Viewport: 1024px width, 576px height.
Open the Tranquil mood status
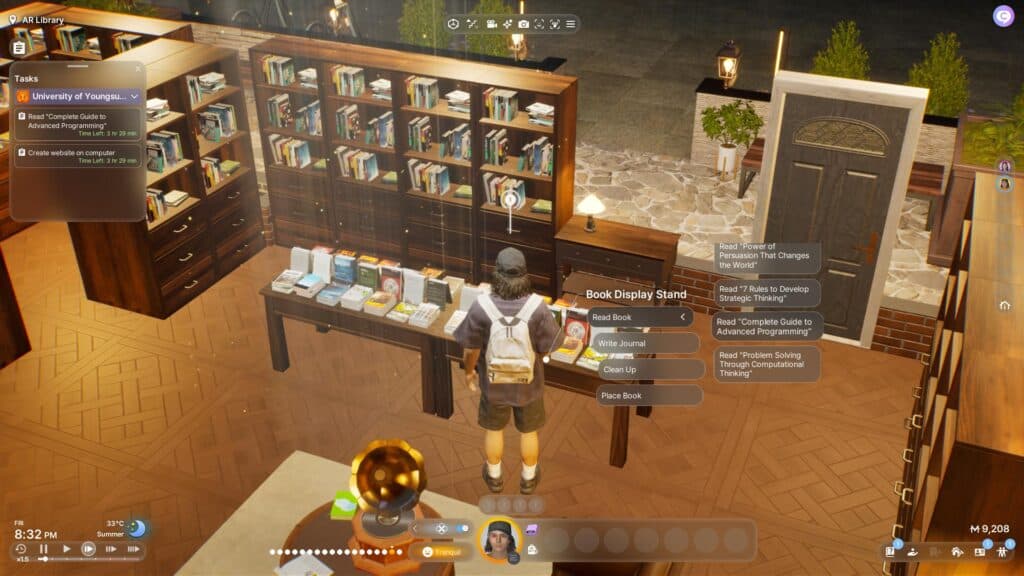click(441, 551)
